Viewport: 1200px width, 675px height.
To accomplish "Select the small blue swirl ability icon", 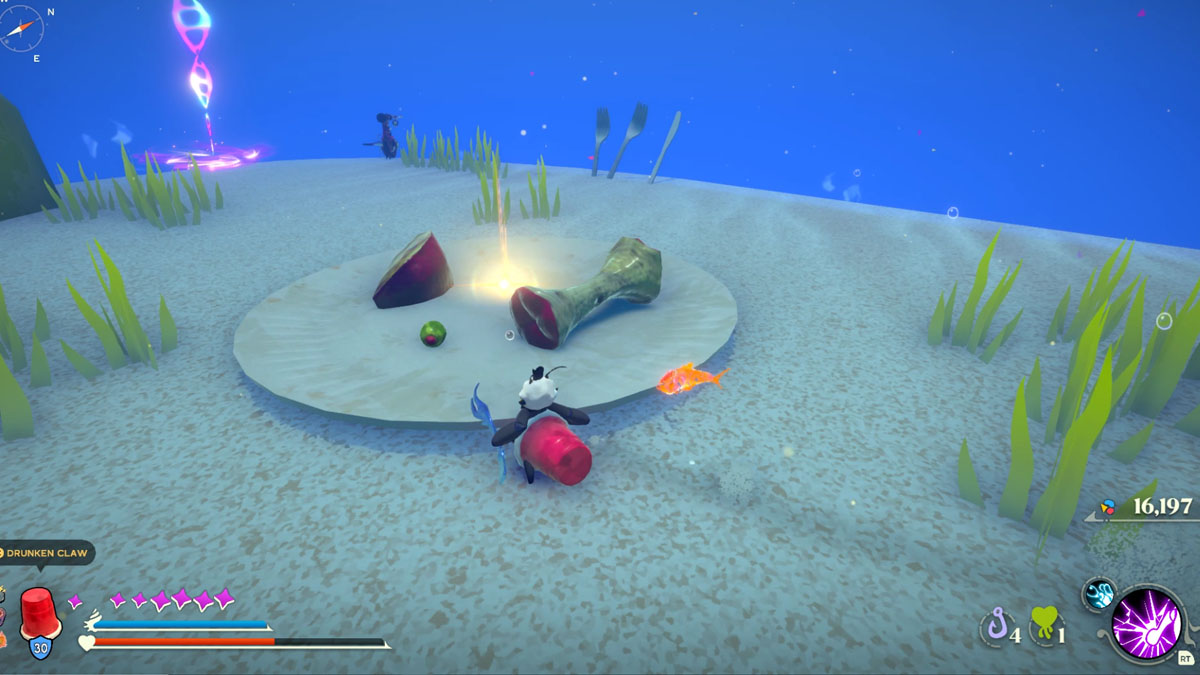I will [1100, 594].
